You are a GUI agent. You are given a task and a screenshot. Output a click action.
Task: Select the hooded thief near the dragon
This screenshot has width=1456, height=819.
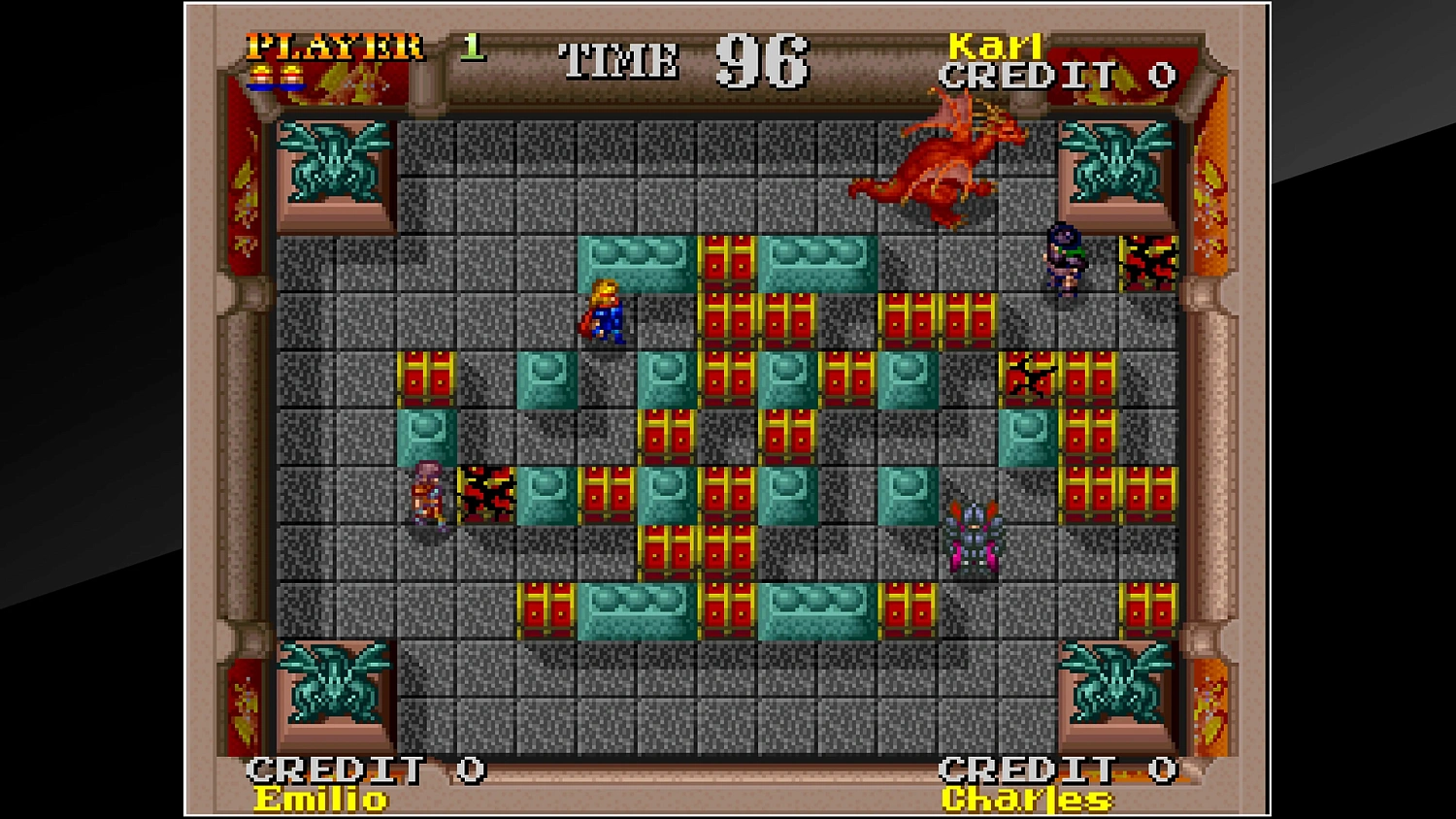pos(1063,262)
